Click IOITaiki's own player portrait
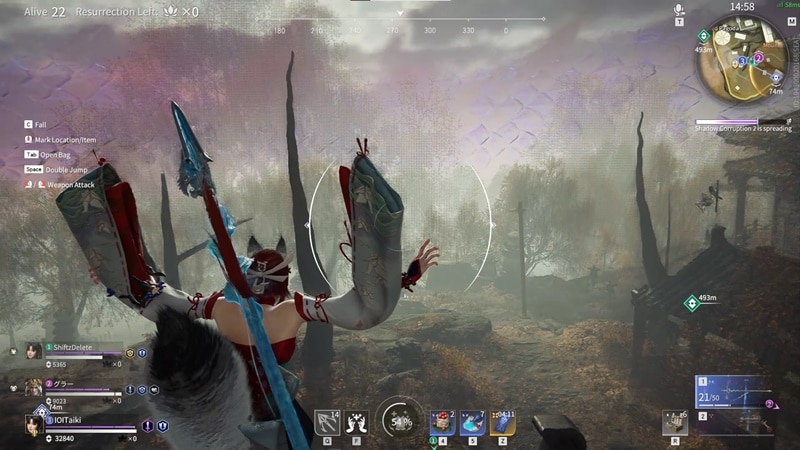The width and height of the screenshot is (800, 450). click(x=35, y=424)
